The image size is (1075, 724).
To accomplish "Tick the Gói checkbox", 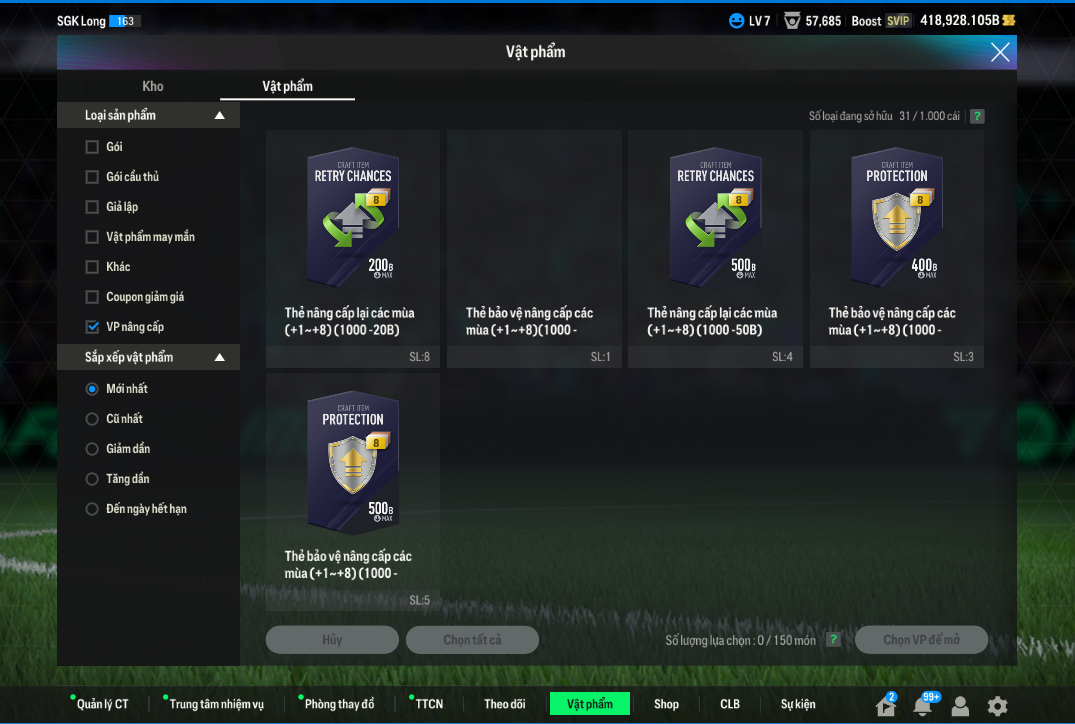I will point(92,147).
